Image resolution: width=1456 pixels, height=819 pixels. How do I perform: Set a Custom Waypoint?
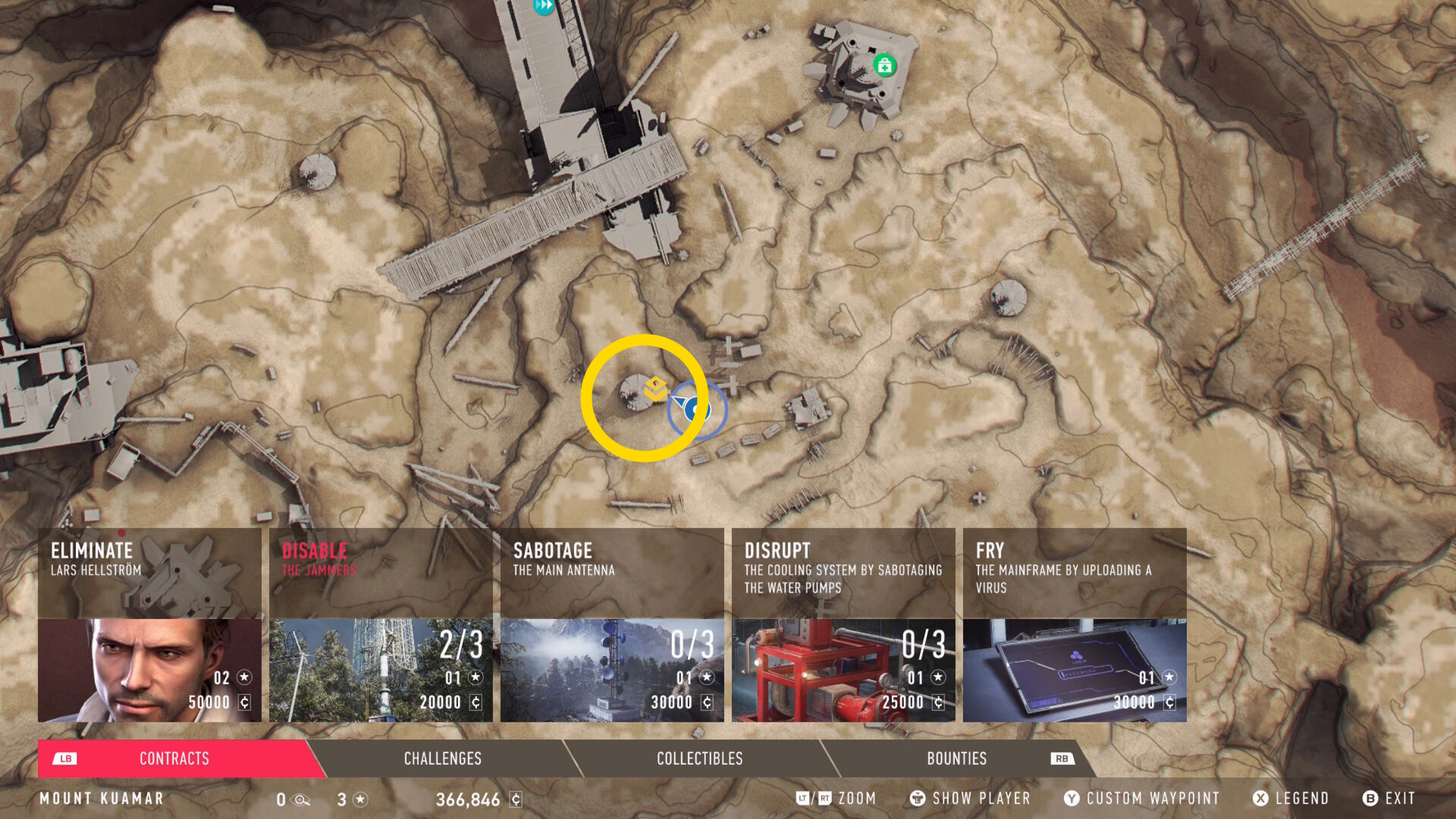[x=1142, y=799]
